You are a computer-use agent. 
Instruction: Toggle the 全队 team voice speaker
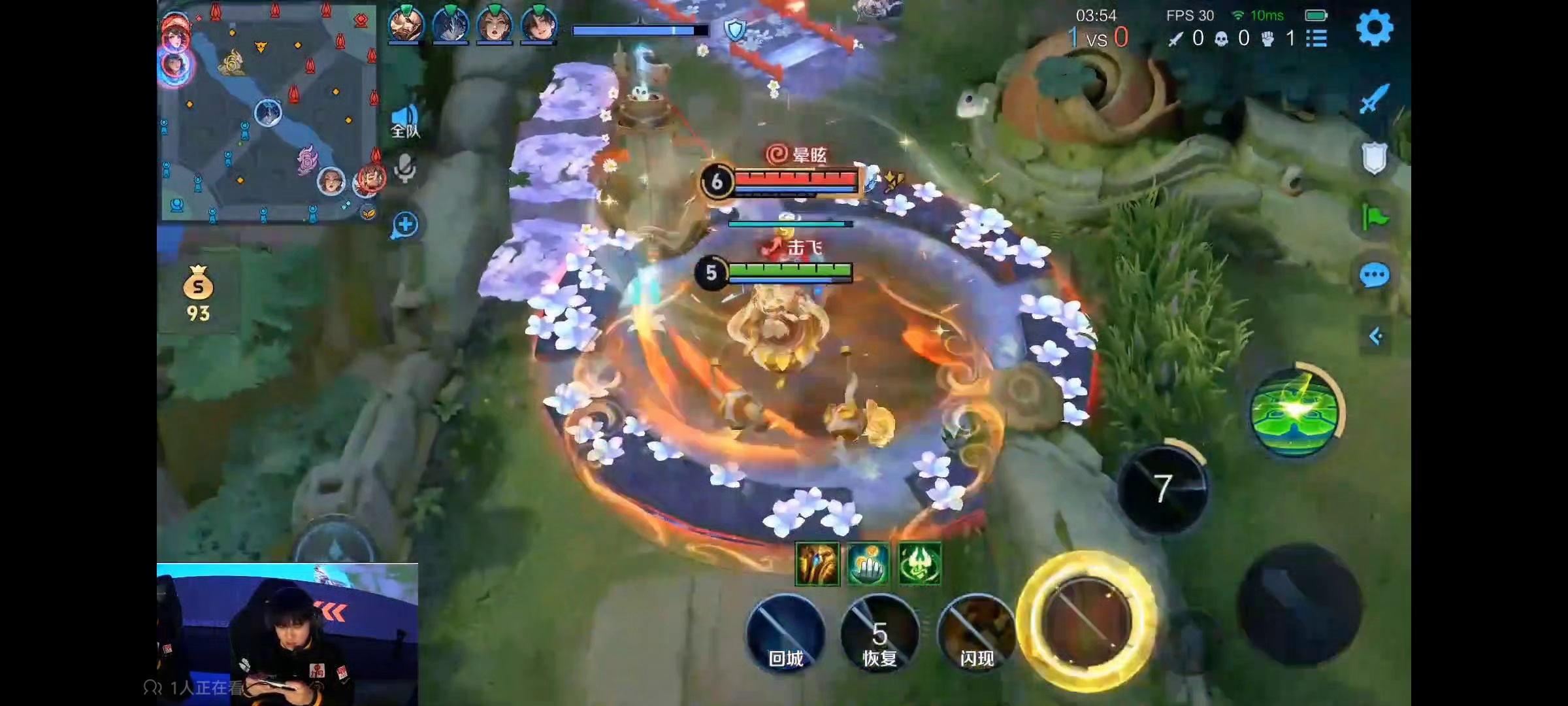(x=405, y=122)
